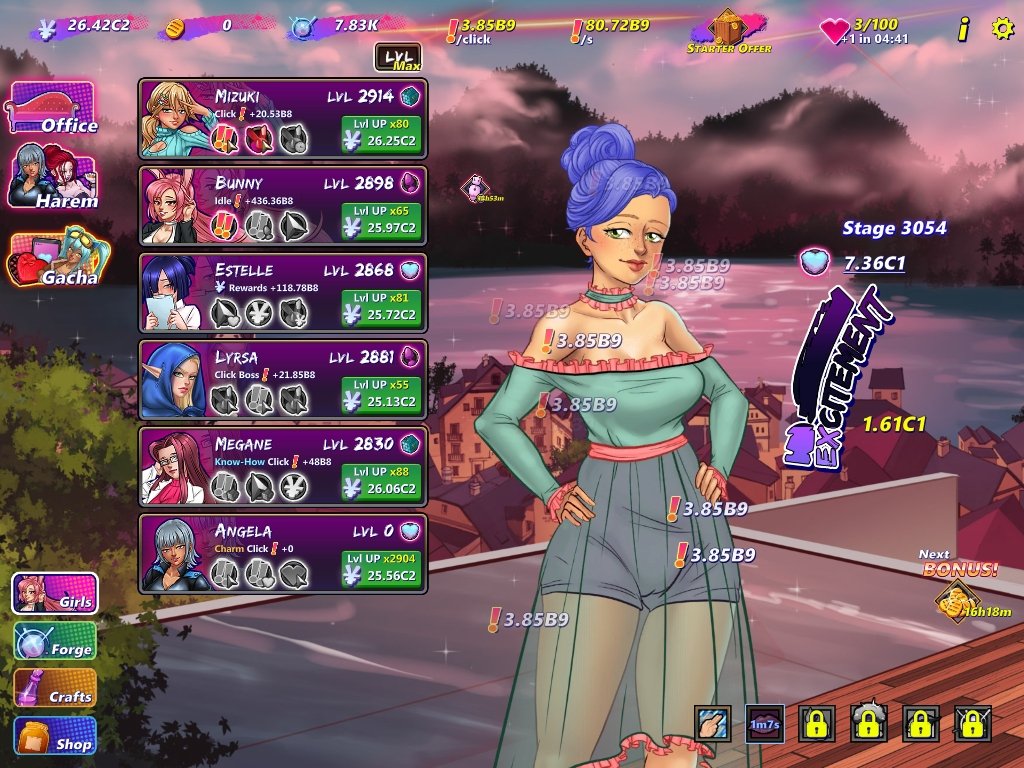
Task: Switch to the Shop tab
Action: click(55, 735)
